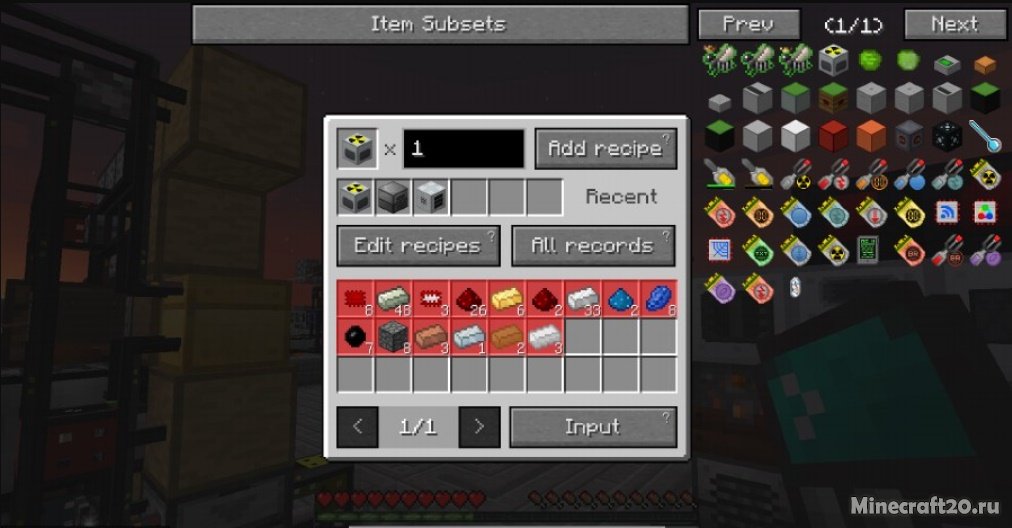Viewport: 1012px width, 528px height.
Task: Select the green-screen monitor item in list
Action: click(871, 250)
